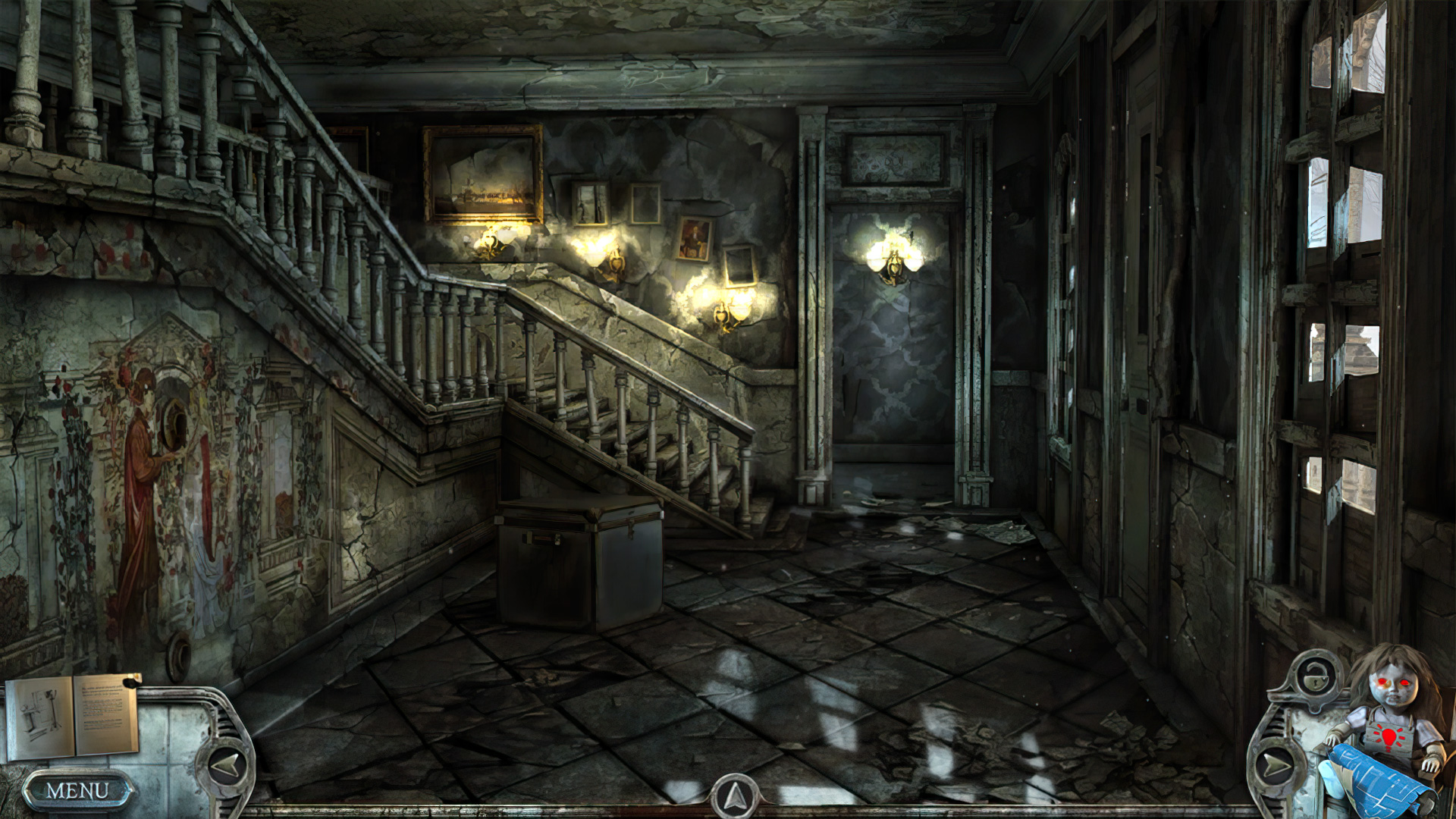Viewport: 1456px width, 819px height.
Task: Toggle the inventory padlock
Action: pyautogui.click(x=1312, y=676)
